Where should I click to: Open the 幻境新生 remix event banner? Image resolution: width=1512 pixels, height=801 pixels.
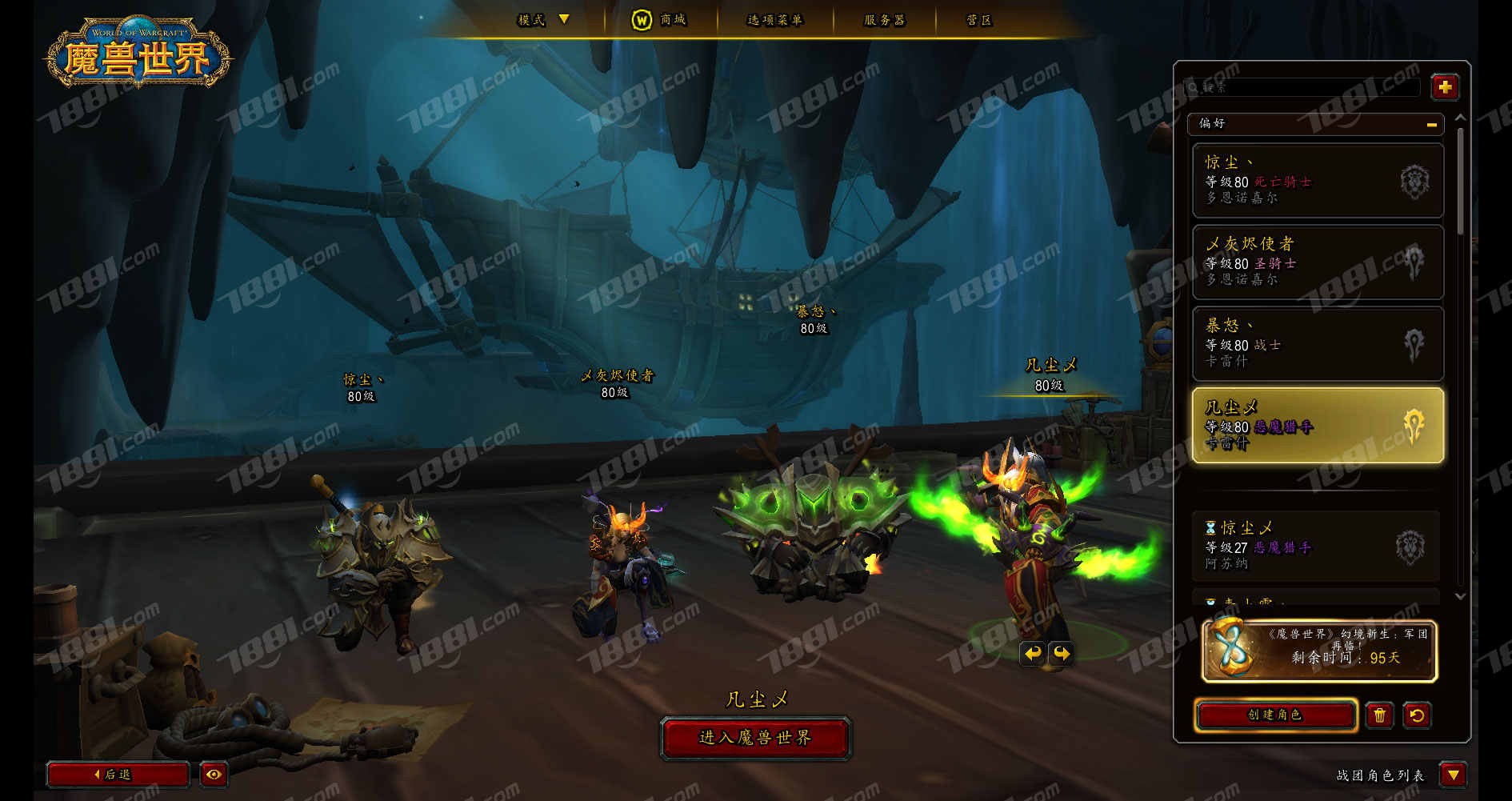[1319, 651]
